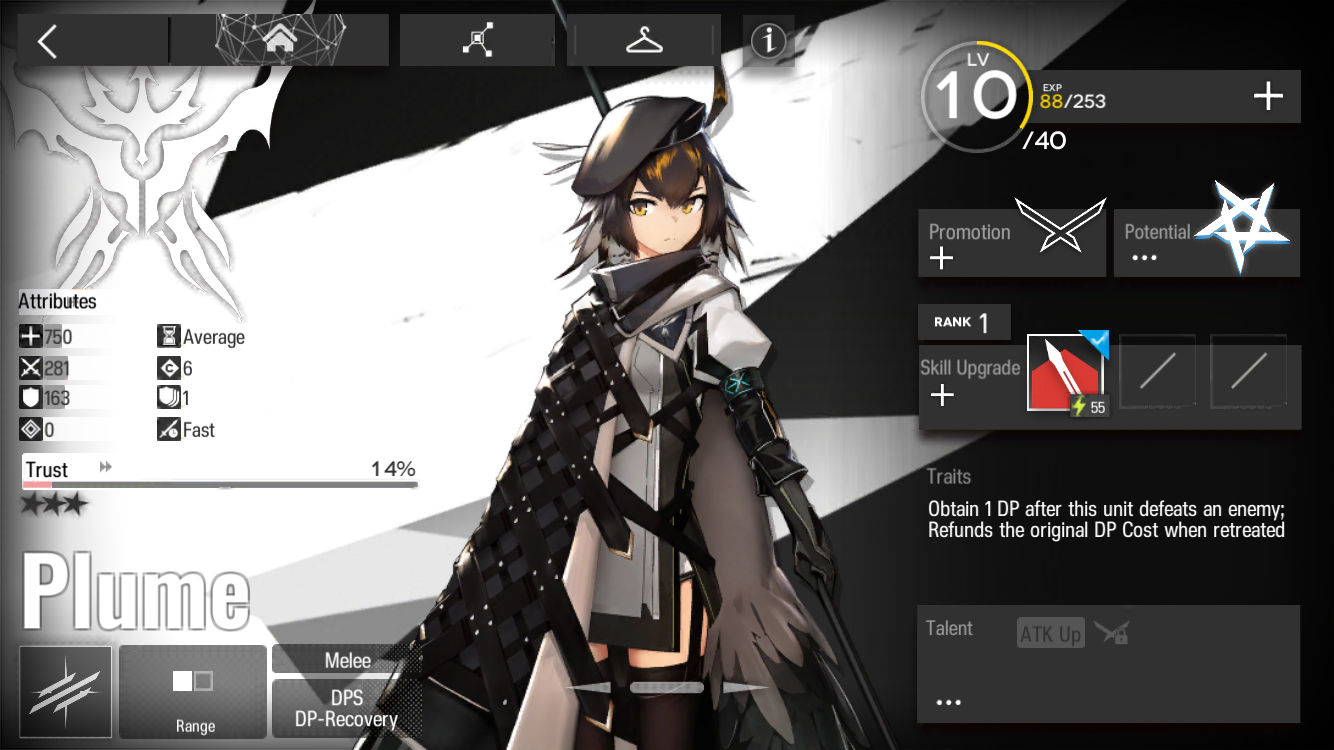Open the operator network/module screen icon
Image resolution: width=1334 pixels, height=750 pixels.
coord(477,38)
